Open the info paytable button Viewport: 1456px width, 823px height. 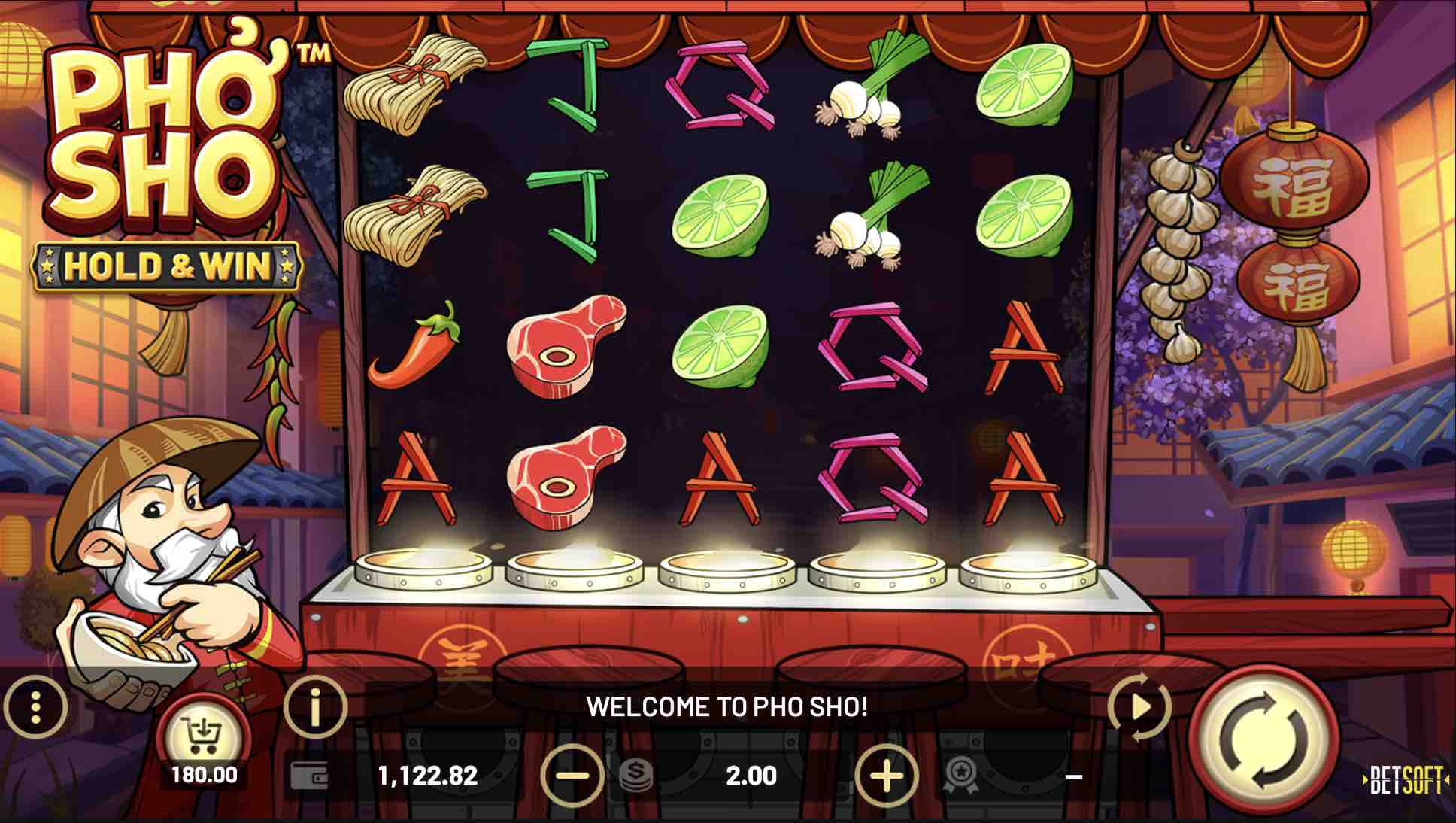tap(316, 707)
